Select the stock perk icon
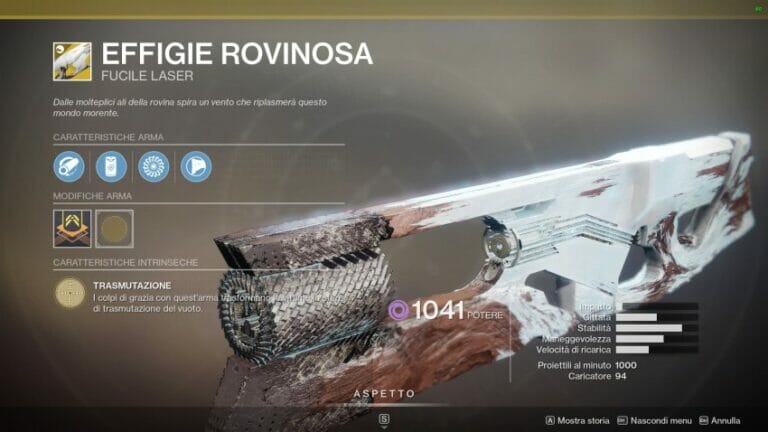 click(x=196, y=166)
